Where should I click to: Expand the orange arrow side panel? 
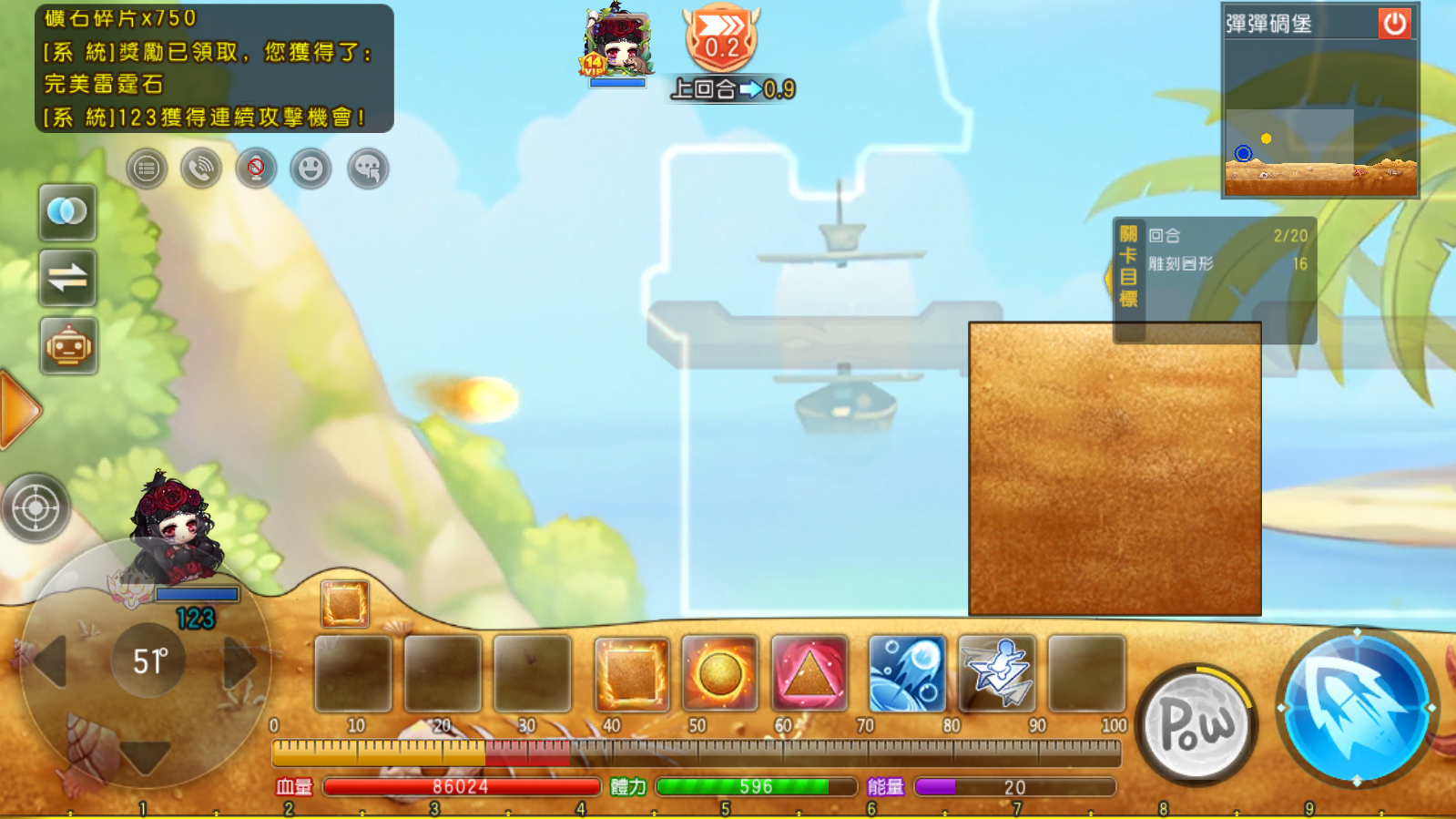click(x=18, y=410)
